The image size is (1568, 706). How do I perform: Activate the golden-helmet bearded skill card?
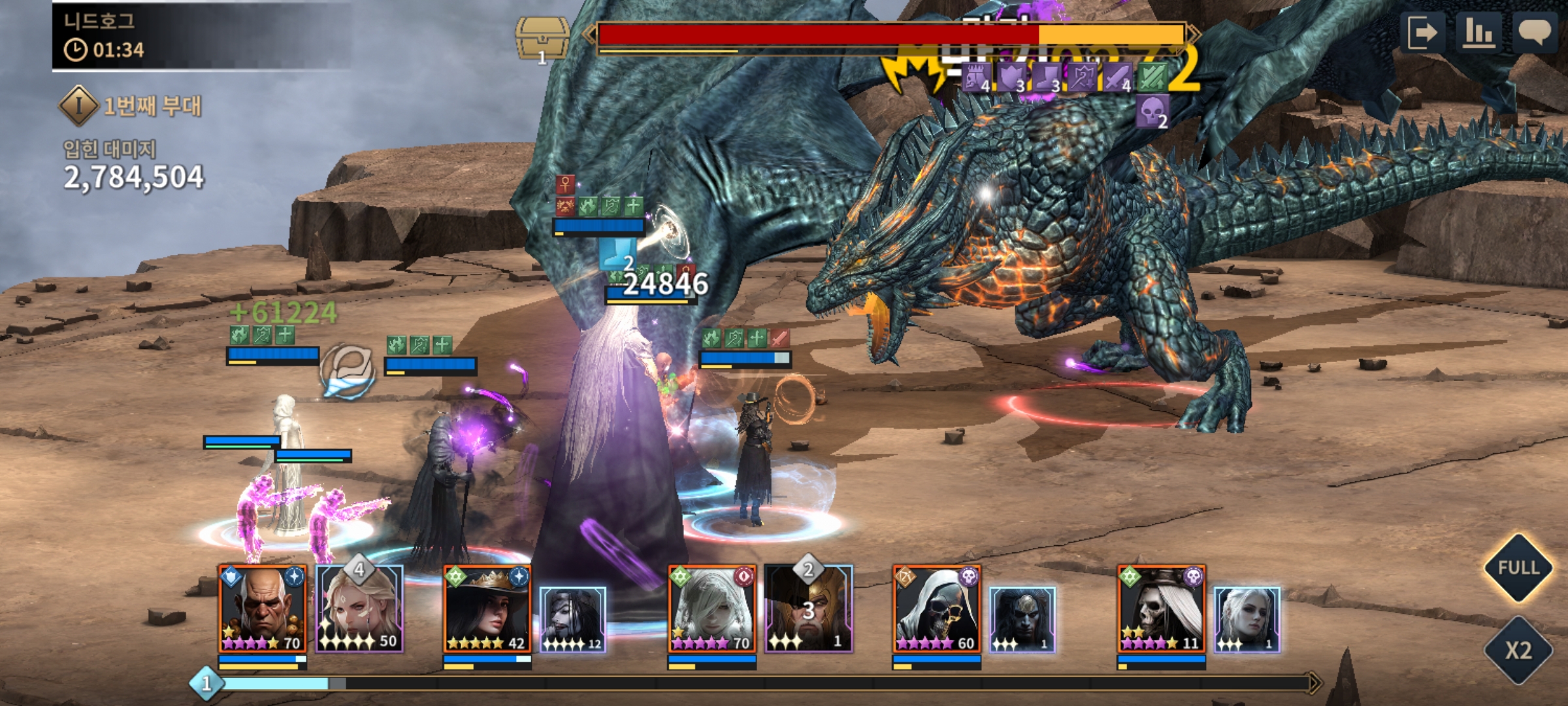[x=808, y=609]
